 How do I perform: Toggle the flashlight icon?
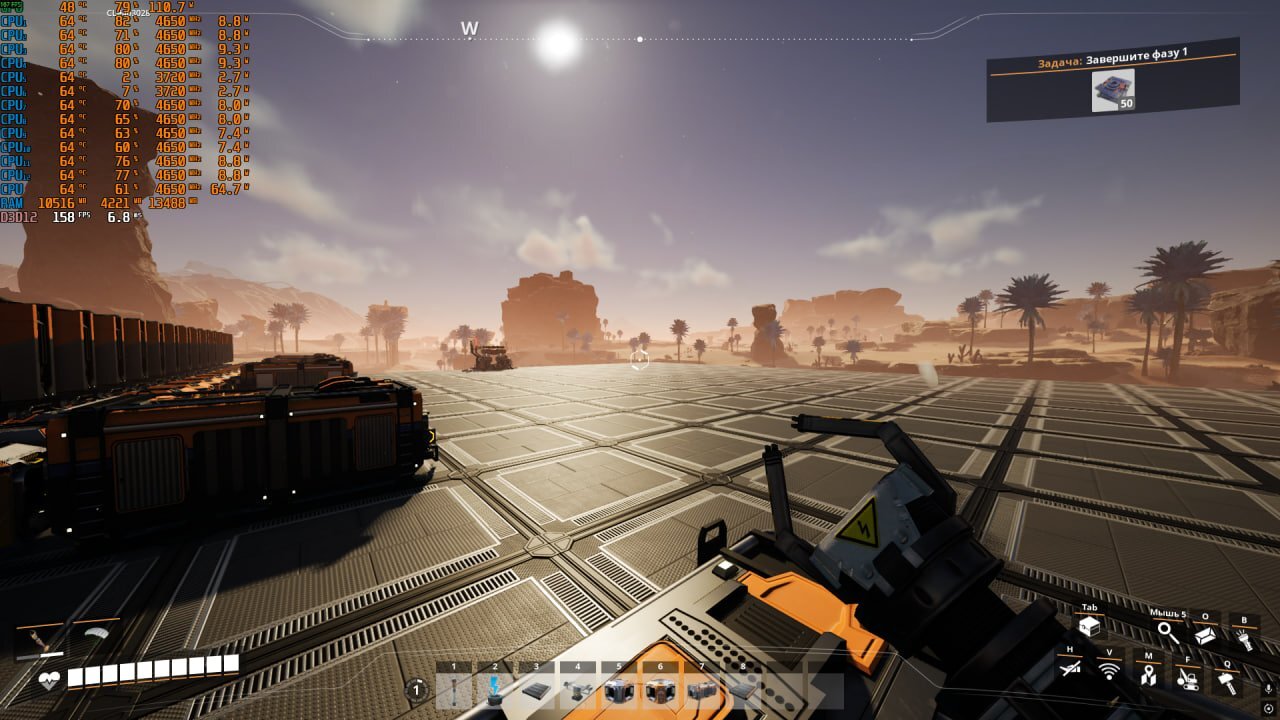point(1244,635)
